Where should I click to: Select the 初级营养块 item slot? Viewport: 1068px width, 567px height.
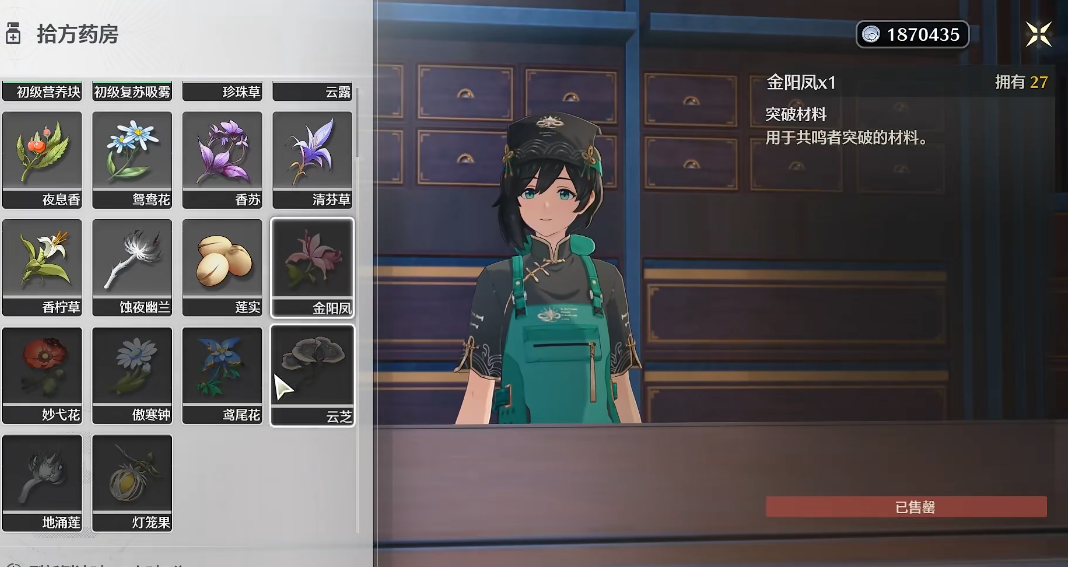tap(42, 91)
